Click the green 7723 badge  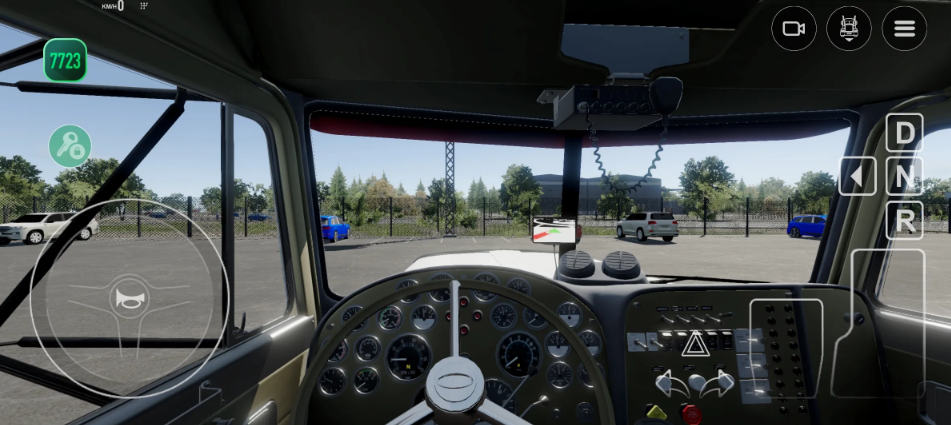coord(65,60)
